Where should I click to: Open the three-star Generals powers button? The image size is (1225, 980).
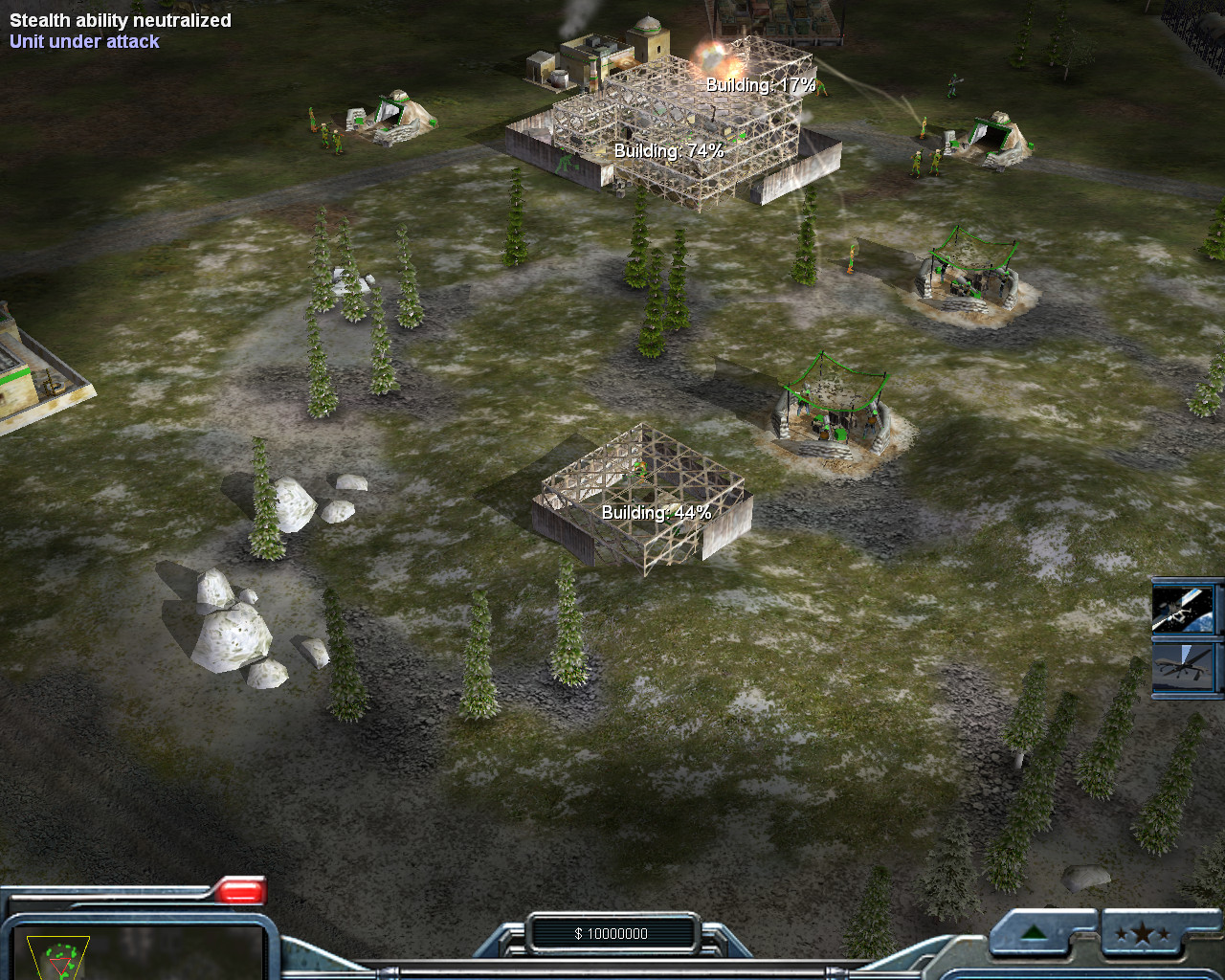pyautogui.click(x=1141, y=933)
